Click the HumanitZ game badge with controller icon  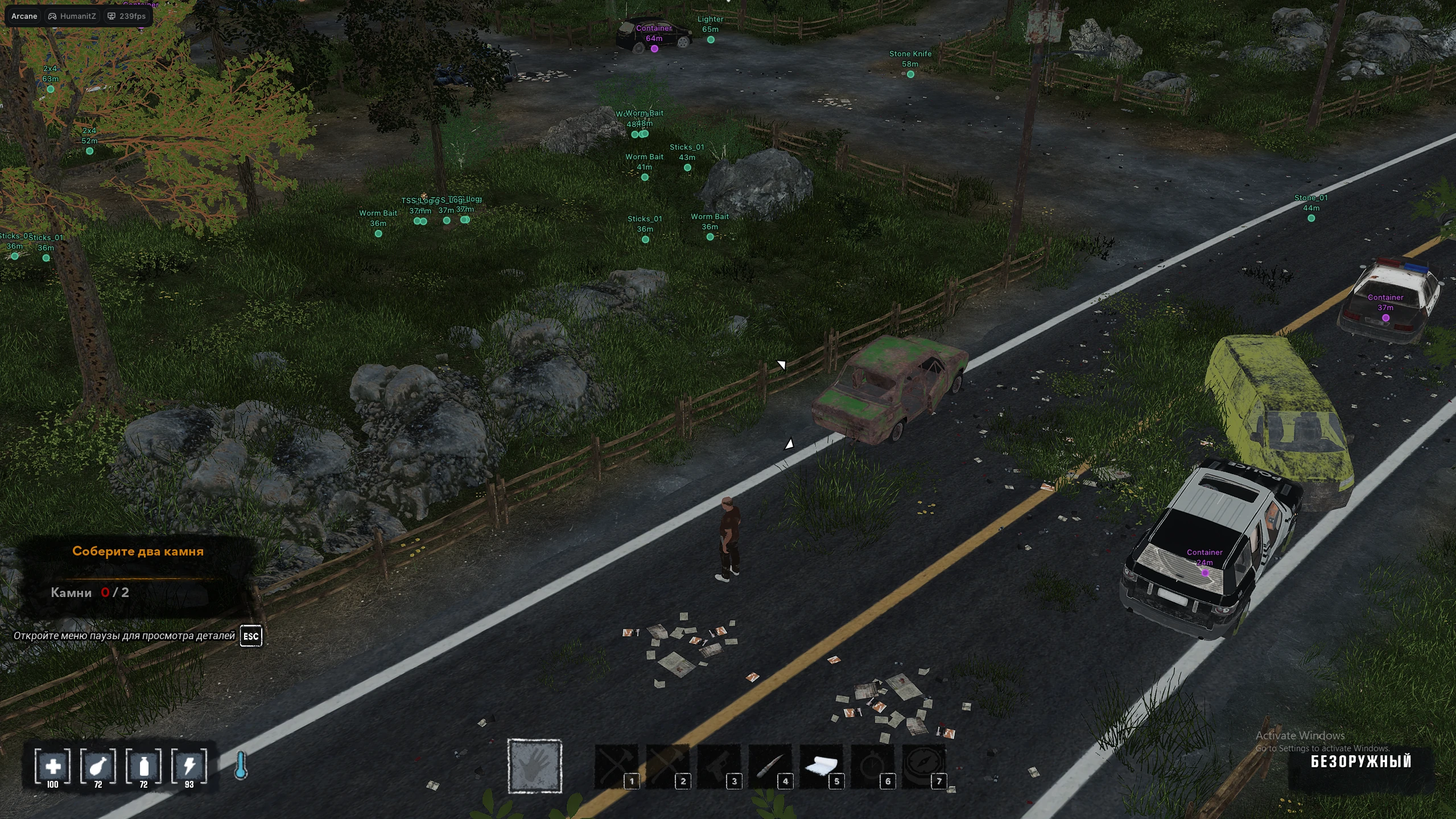click(72, 16)
